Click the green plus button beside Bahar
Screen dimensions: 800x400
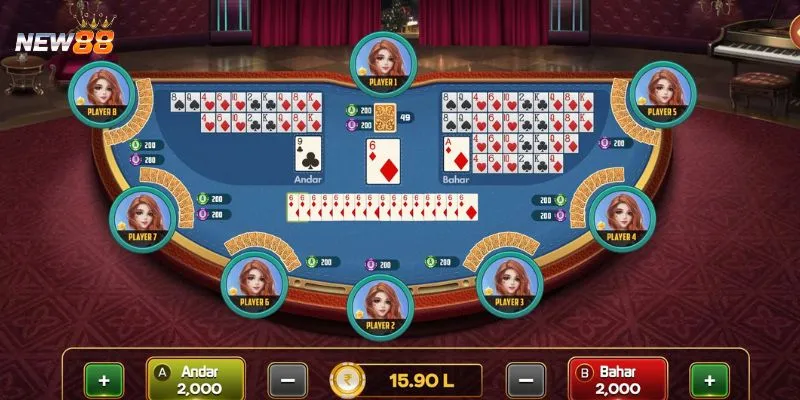click(x=710, y=381)
